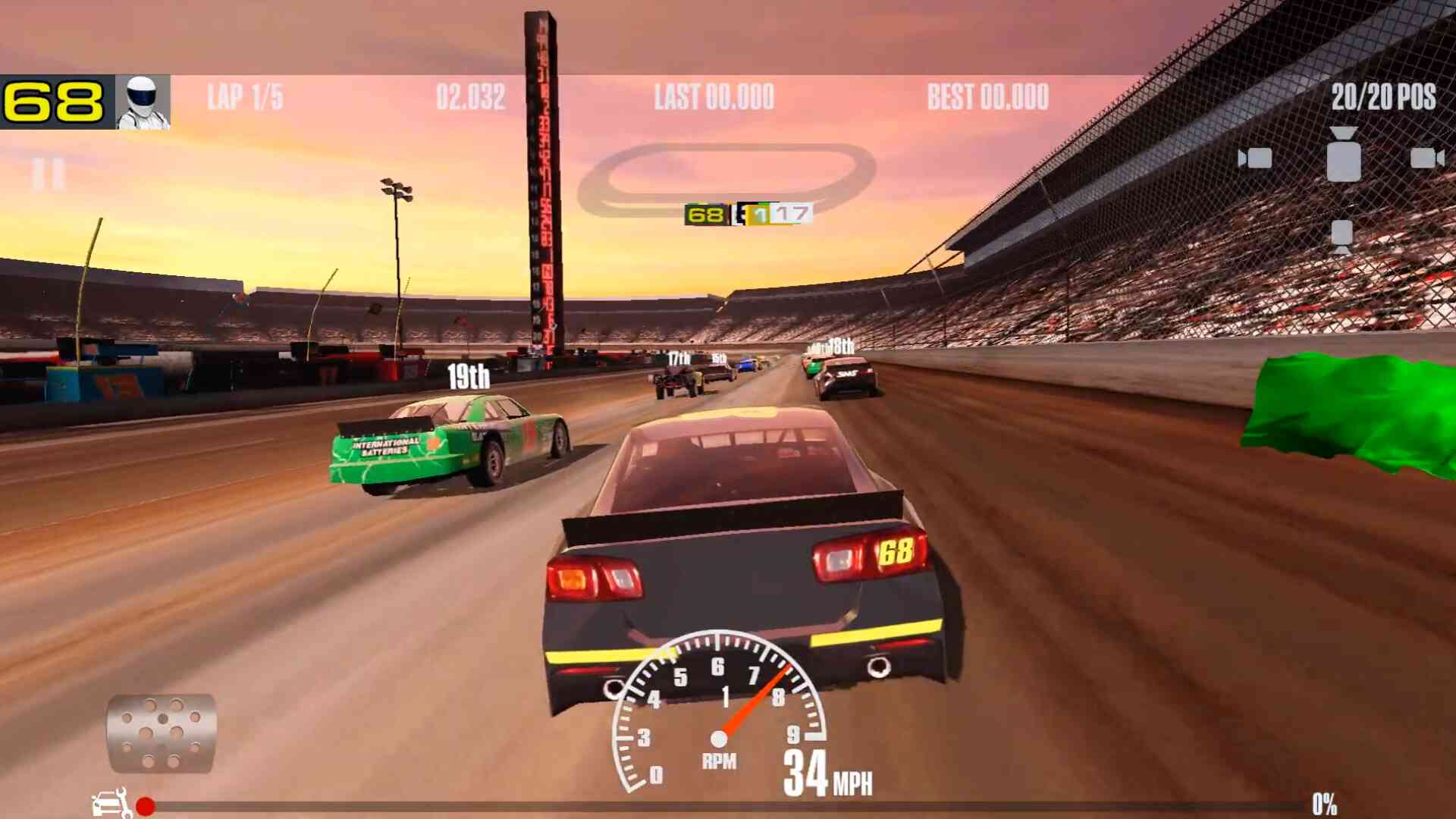1456x819 pixels.
Task: Select the helmeted driver portrait
Action: [143, 102]
